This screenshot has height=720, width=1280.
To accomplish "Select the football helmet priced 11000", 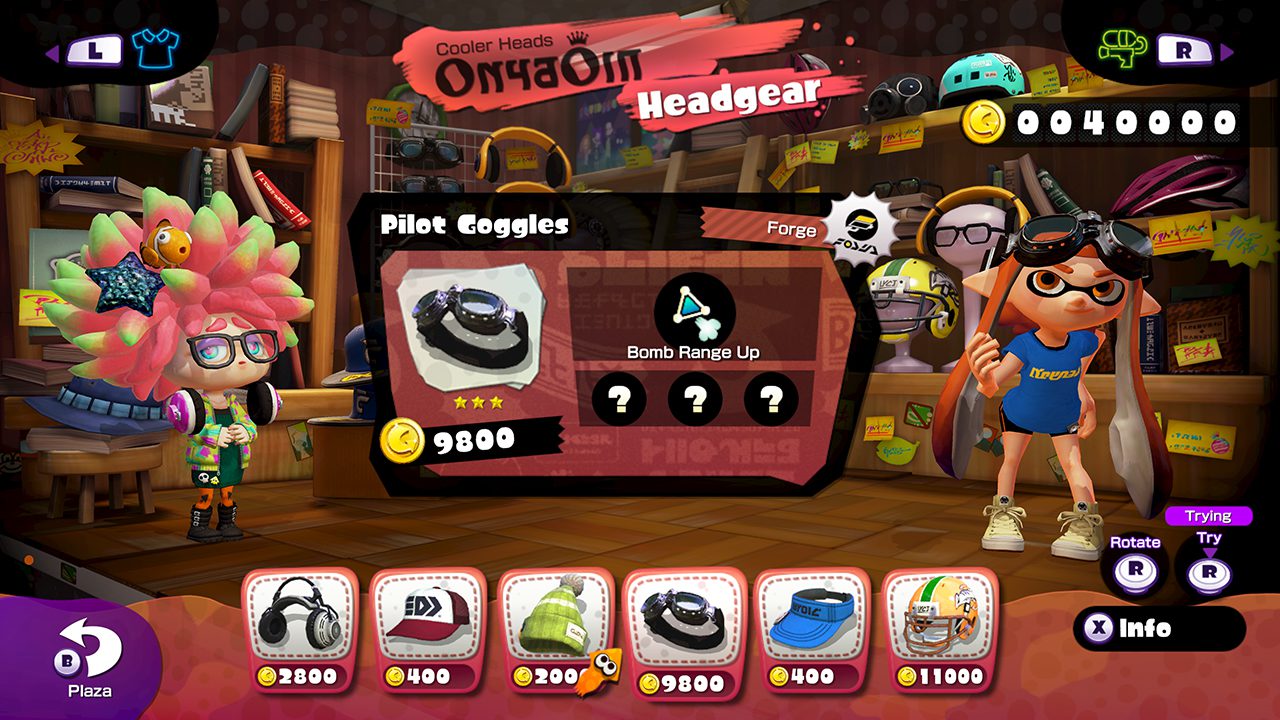I will [939, 629].
